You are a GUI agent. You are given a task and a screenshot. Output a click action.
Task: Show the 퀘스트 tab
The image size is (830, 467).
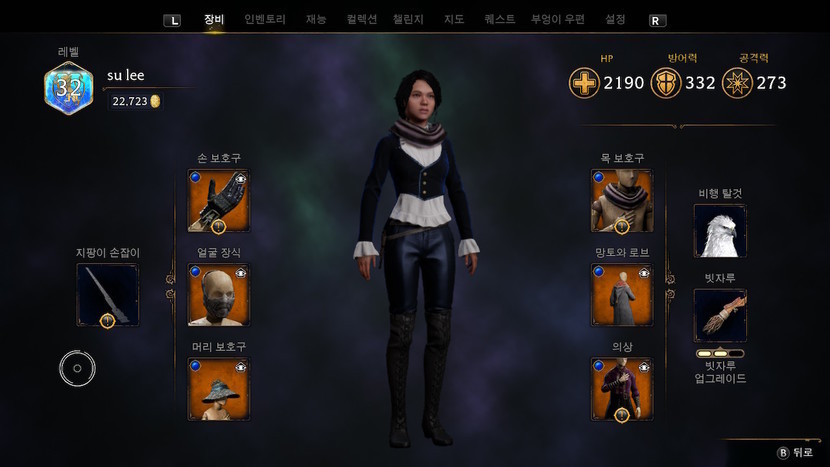499,19
